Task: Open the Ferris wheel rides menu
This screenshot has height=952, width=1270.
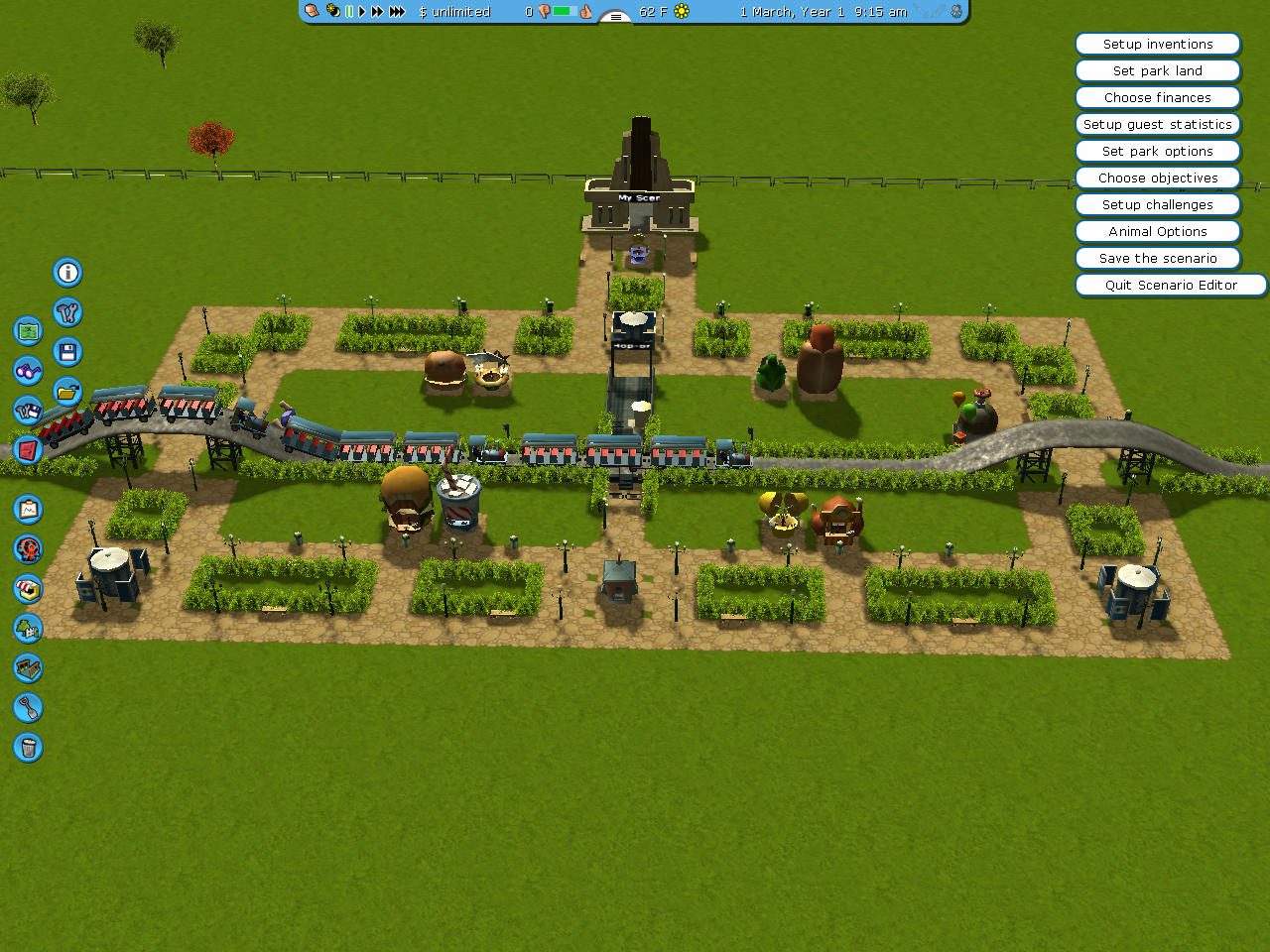Action: (28, 548)
